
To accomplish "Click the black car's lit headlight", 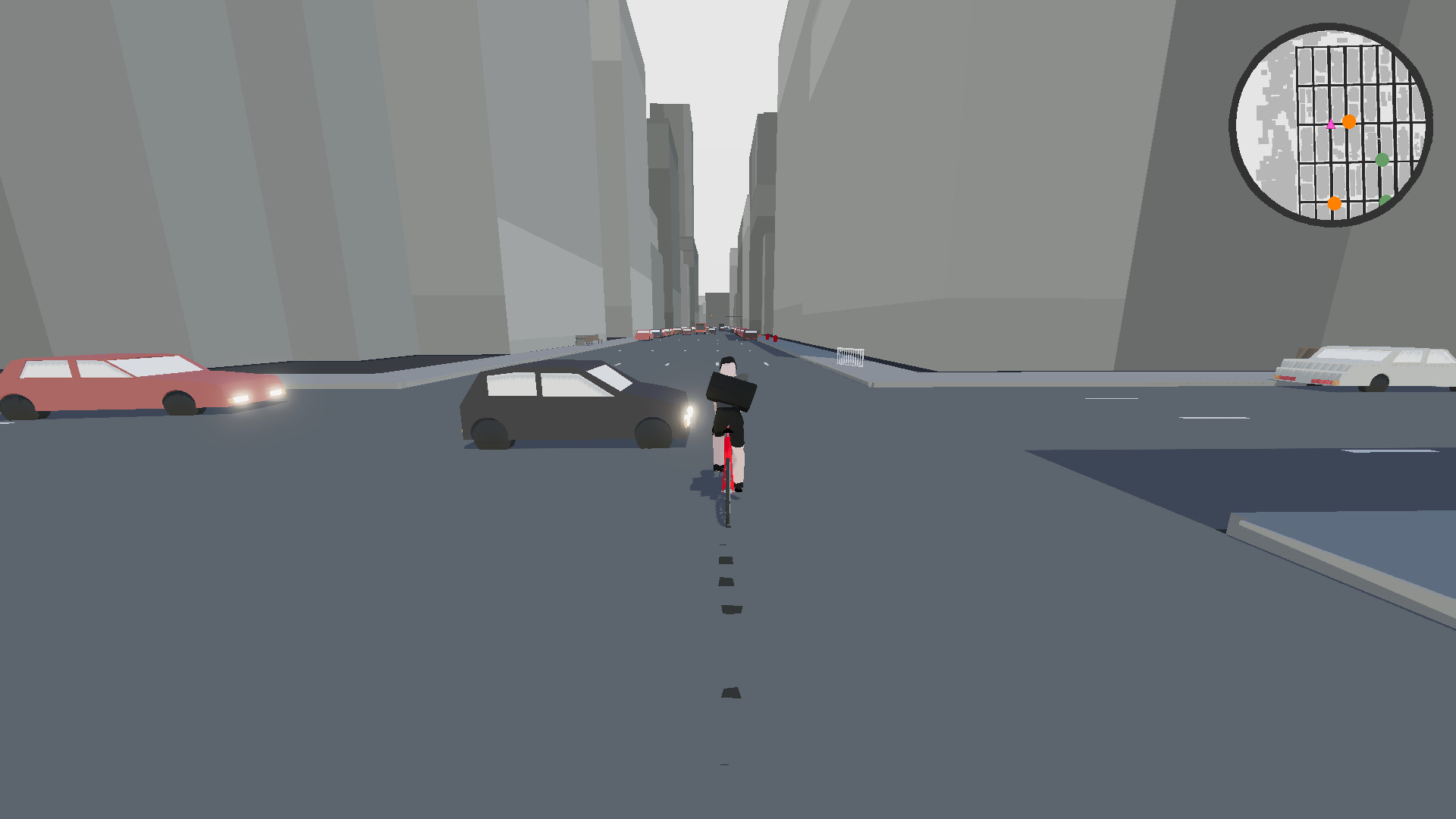I will coord(689,416).
